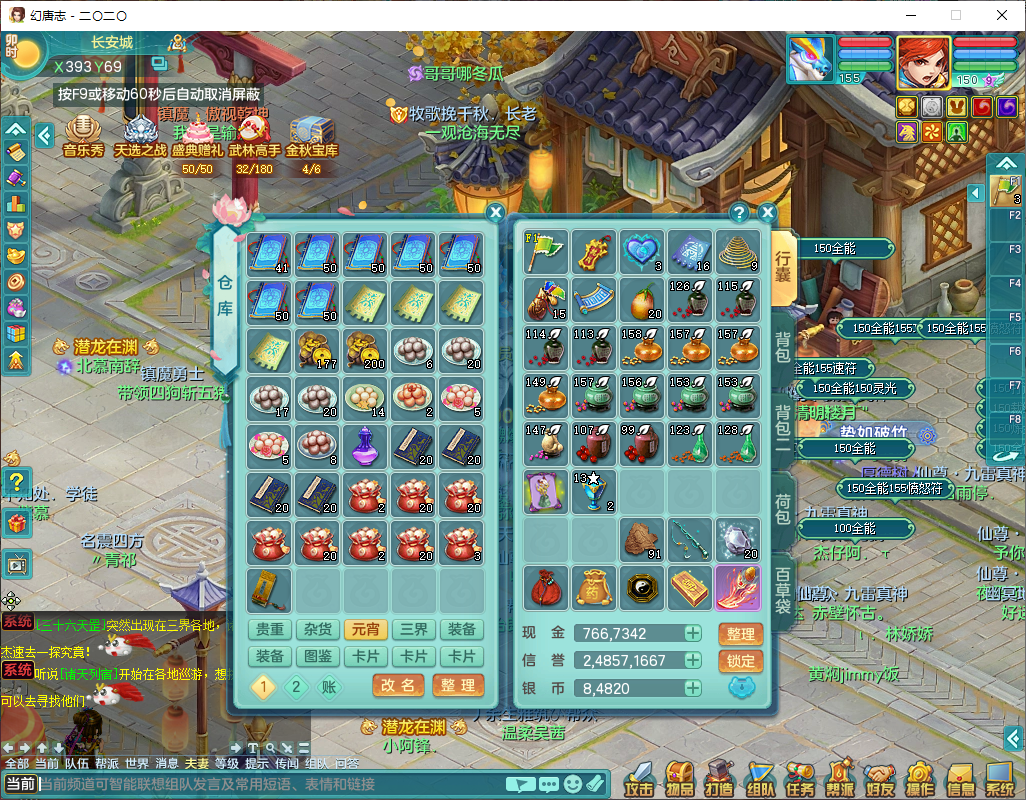Switch warehouse to the 贵重 category
Screen dimensions: 1026x800
point(270,630)
